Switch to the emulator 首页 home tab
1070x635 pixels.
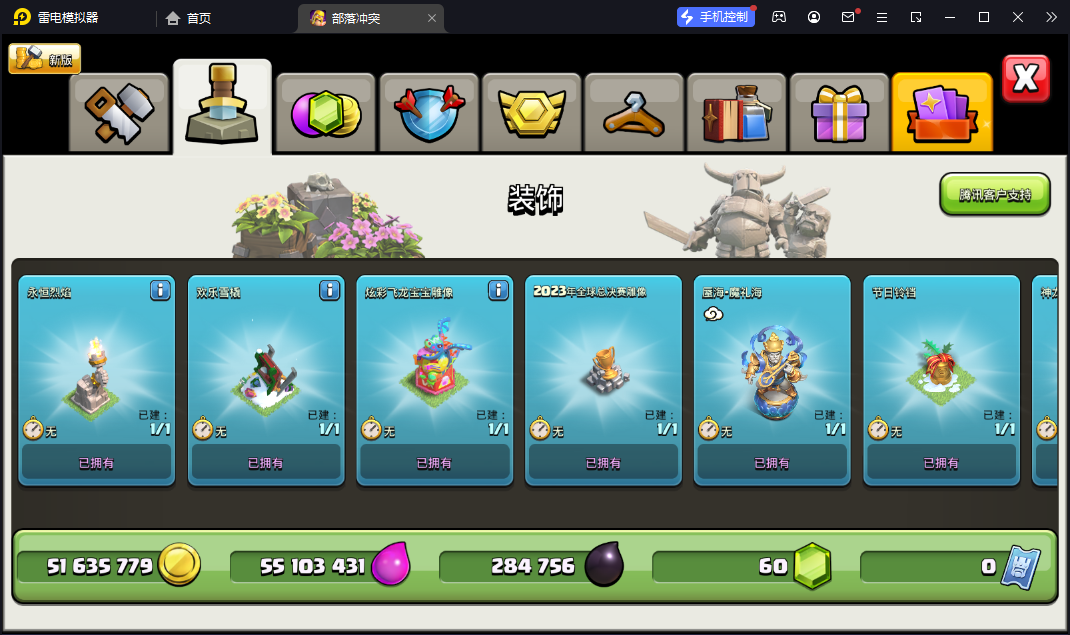[x=188, y=18]
